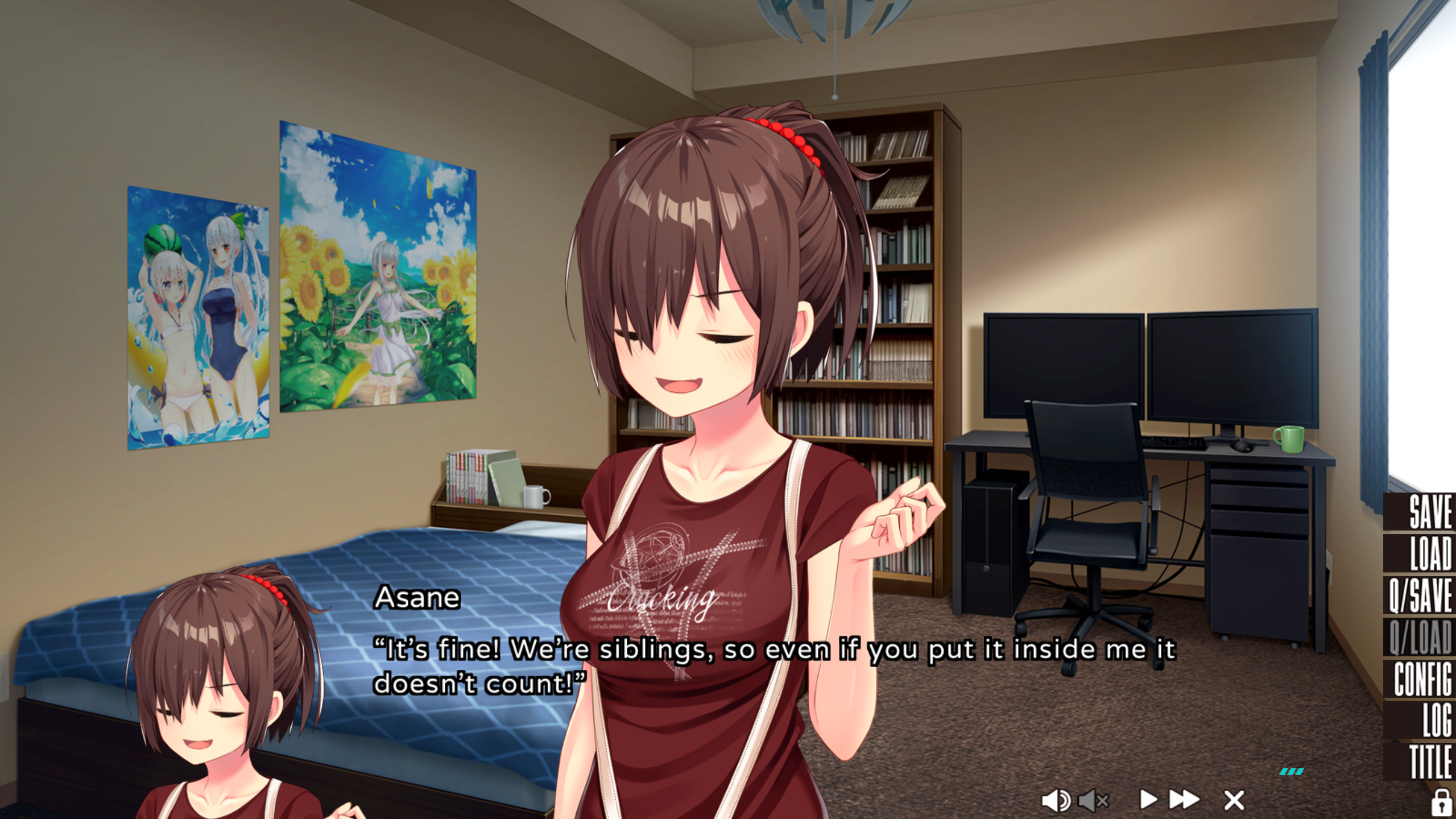Quick save with Q/SAVE
1456x819 pixels.
pos(1420,595)
